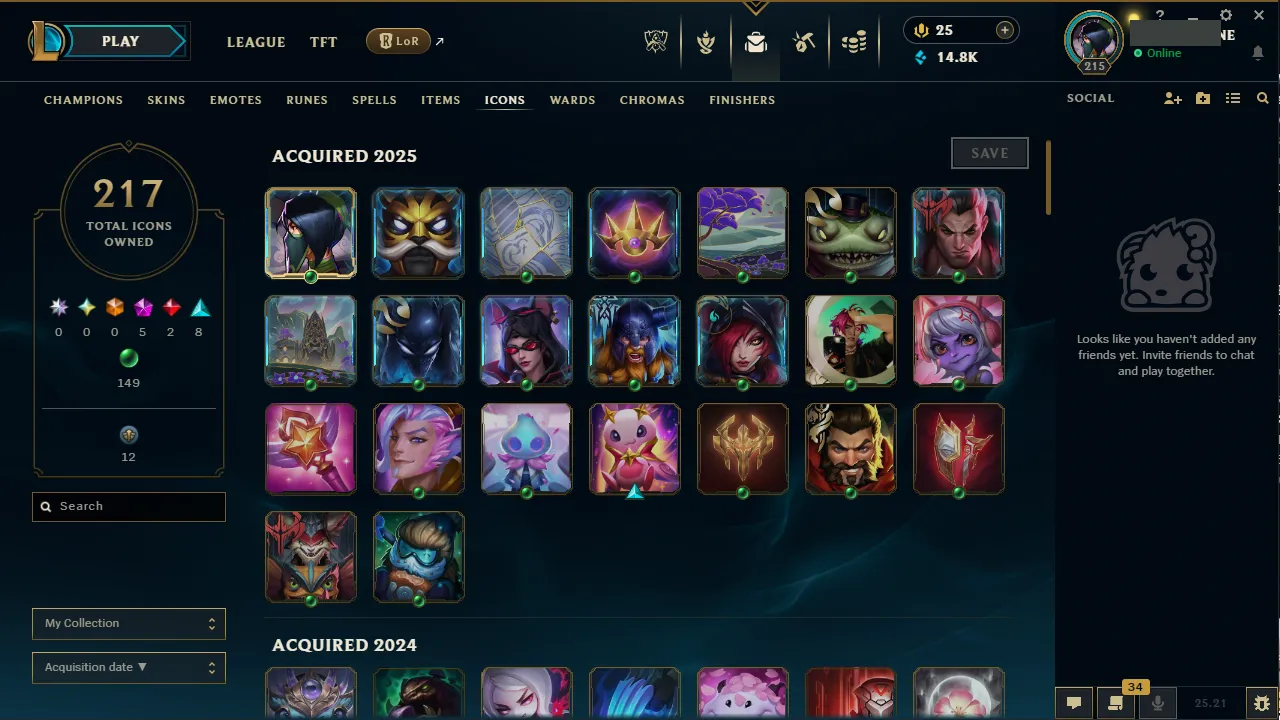View missions using the pickaxe icon
1280x720 pixels.
click(804, 42)
